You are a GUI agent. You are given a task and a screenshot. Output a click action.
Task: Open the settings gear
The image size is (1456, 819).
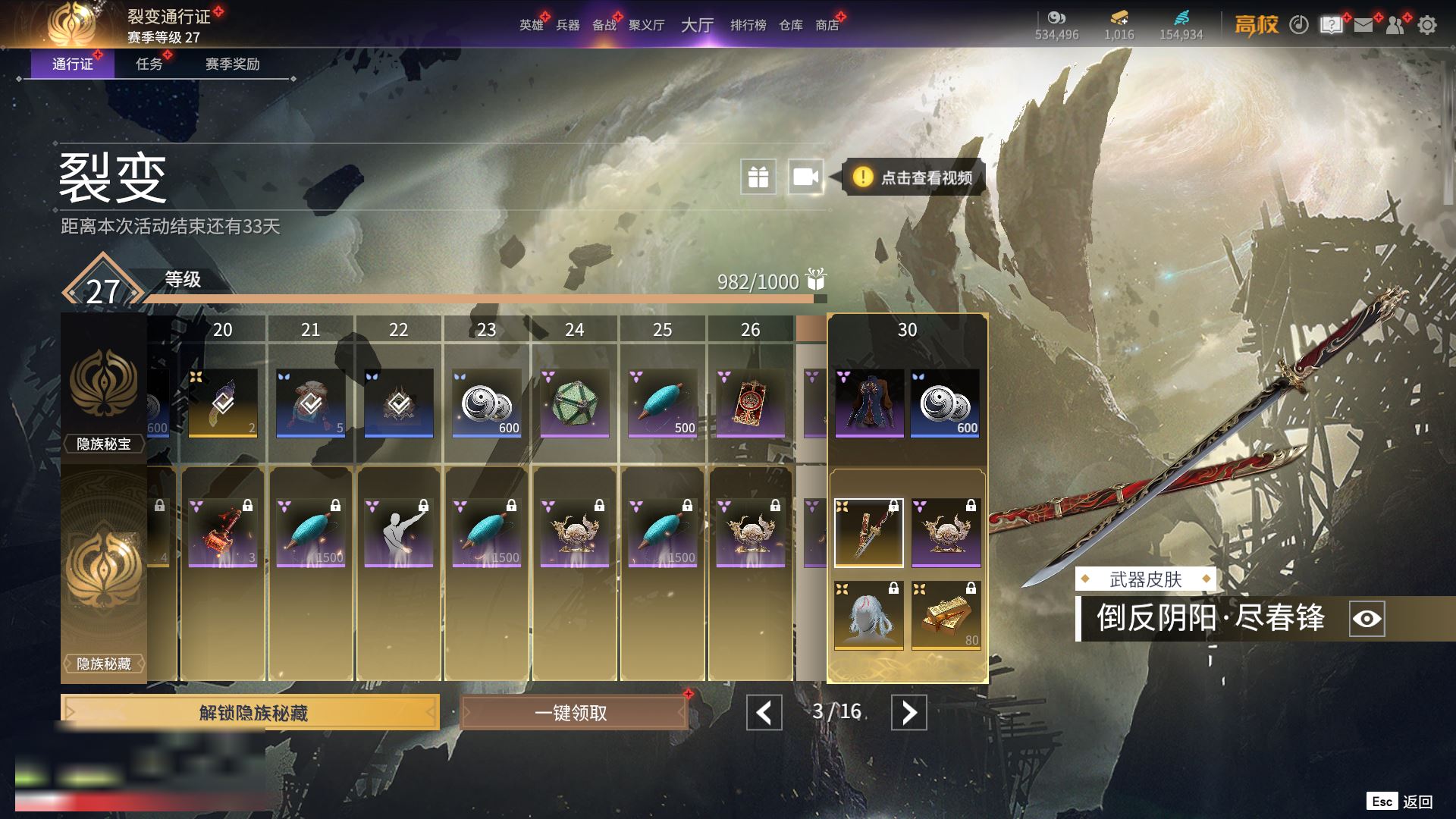tap(1426, 25)
